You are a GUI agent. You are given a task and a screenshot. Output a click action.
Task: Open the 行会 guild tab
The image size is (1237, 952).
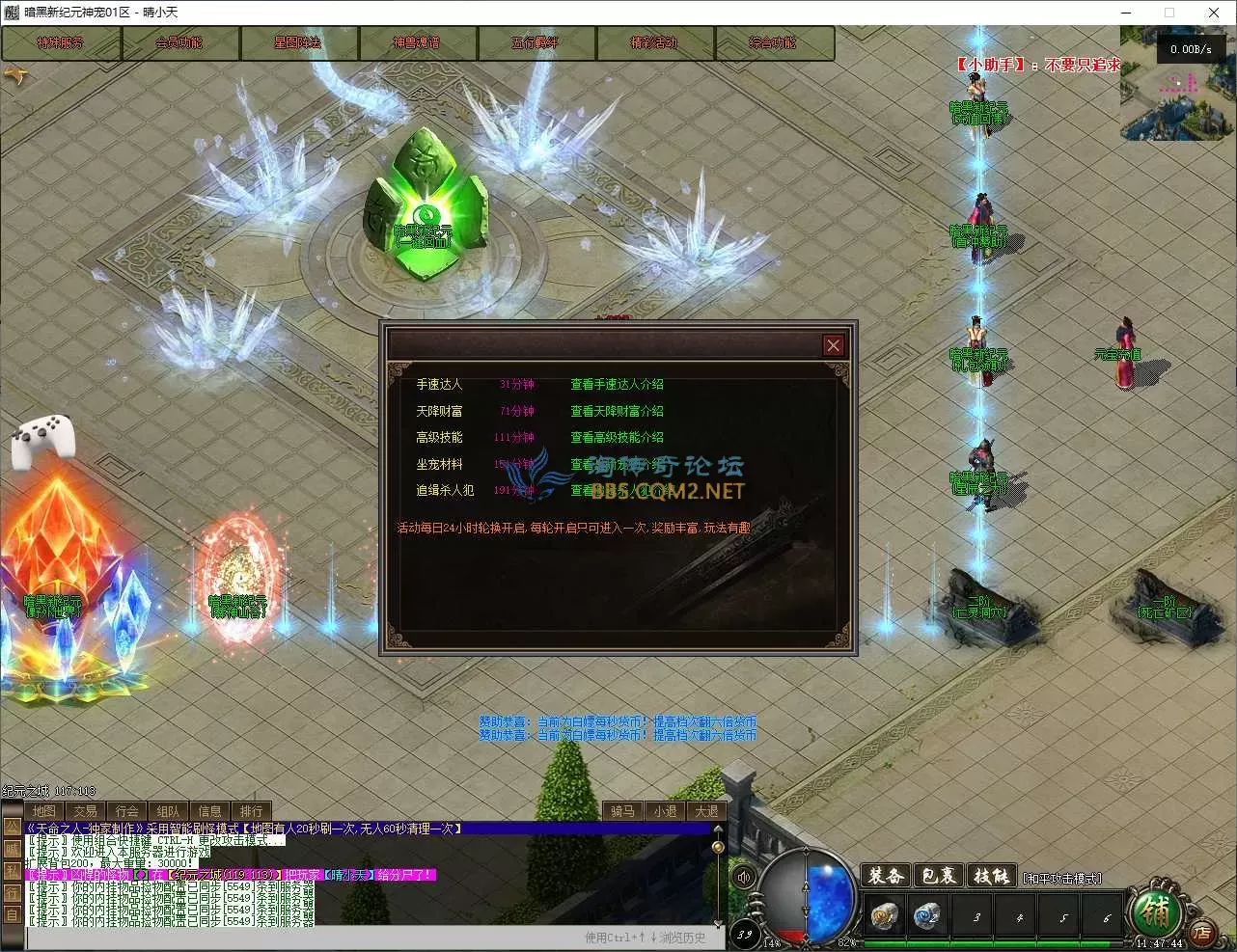click(x=127, y=811)
